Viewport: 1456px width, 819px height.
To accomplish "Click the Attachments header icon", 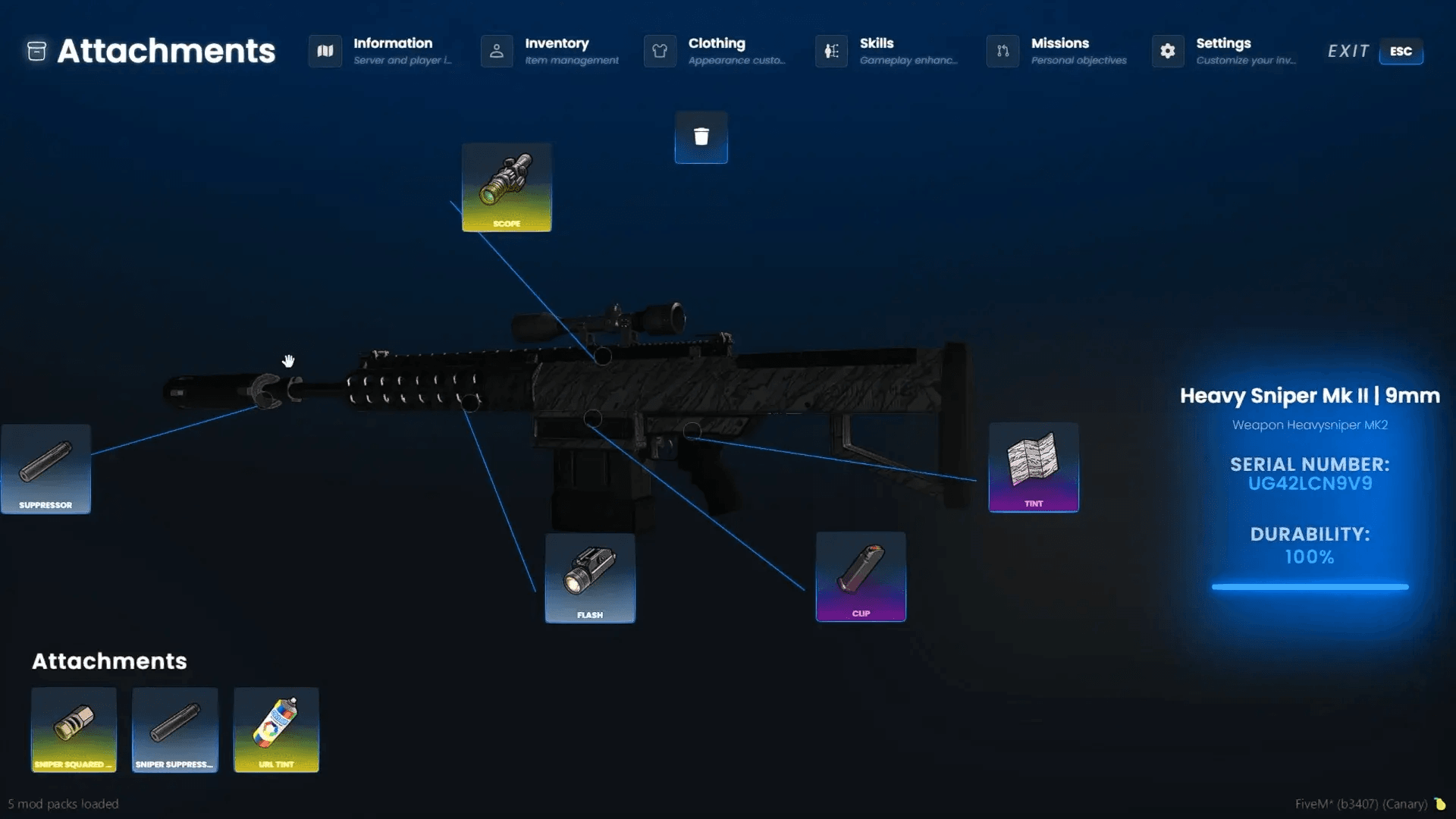I will [35, 51].
